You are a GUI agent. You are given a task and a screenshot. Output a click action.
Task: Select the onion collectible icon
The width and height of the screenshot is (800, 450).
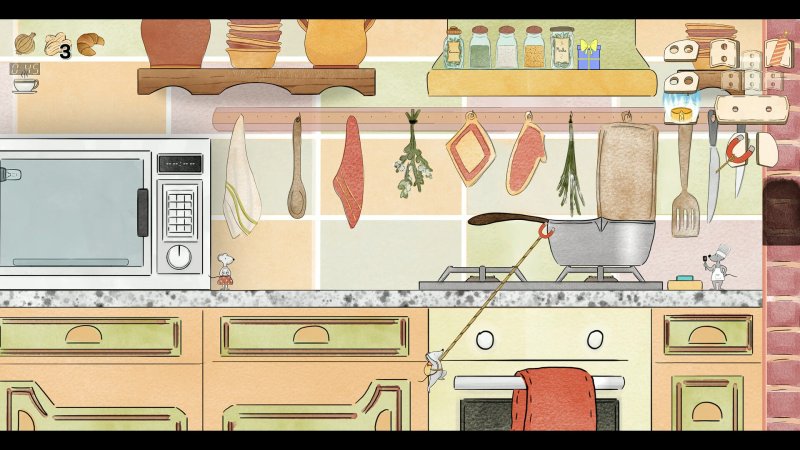25,44
